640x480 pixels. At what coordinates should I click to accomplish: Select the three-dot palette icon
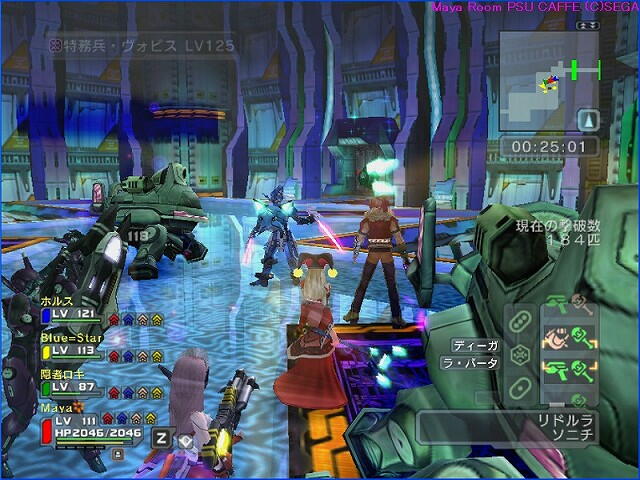(519, 321)
